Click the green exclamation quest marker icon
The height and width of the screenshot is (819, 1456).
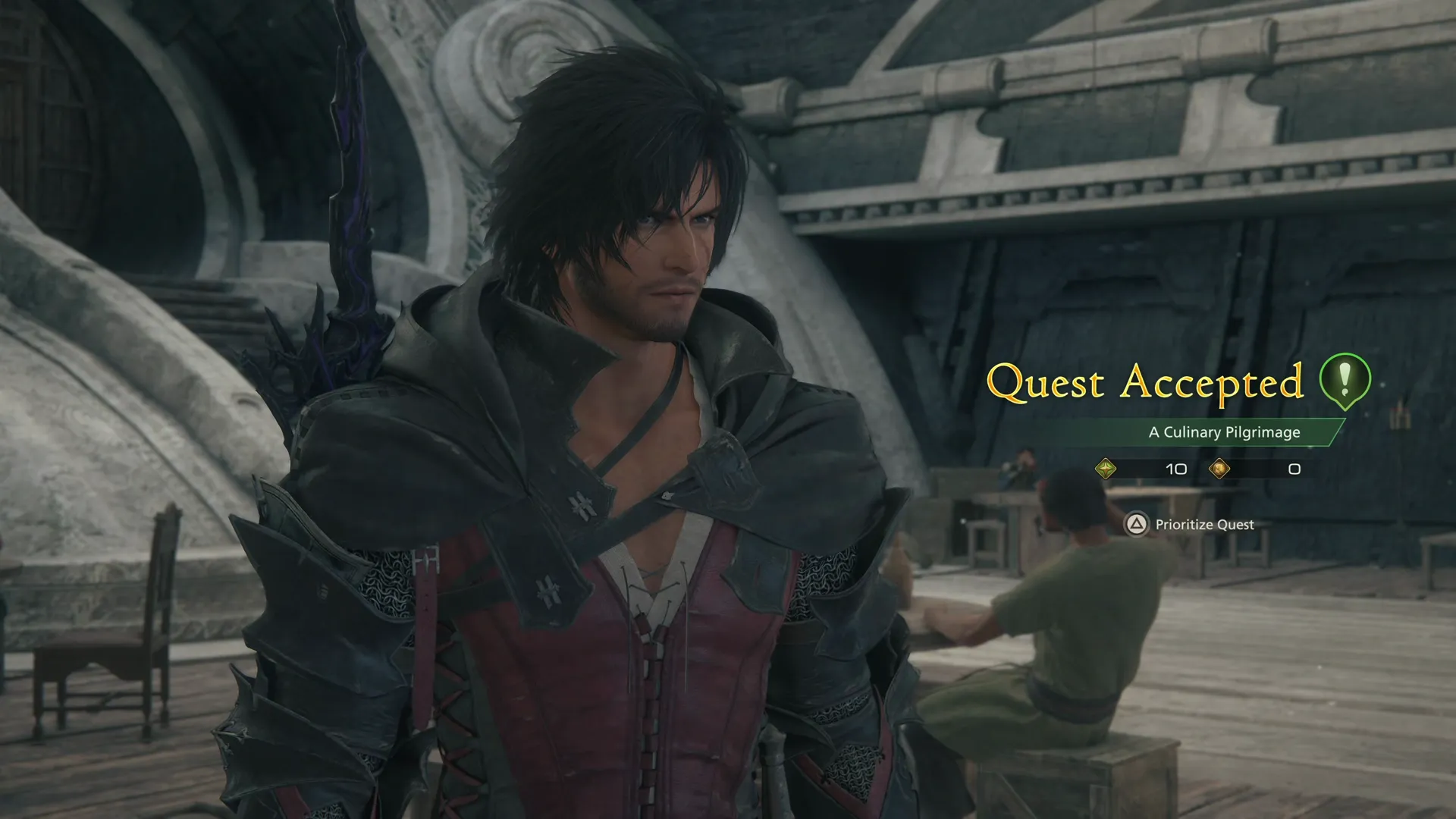click(1345, 378)
